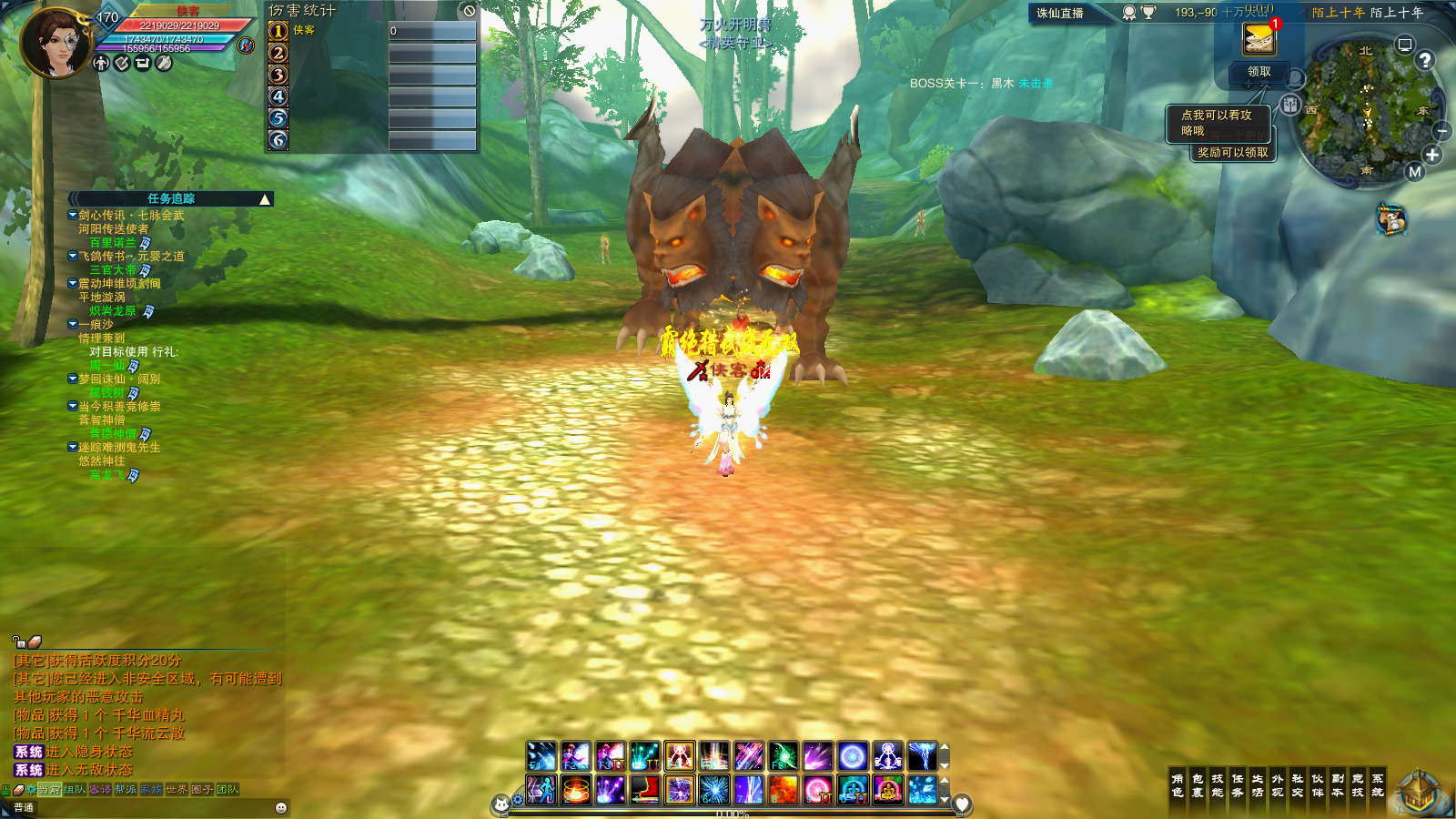
Task: Open the golden pavilion shop icon
Action: click(1418, 792)
